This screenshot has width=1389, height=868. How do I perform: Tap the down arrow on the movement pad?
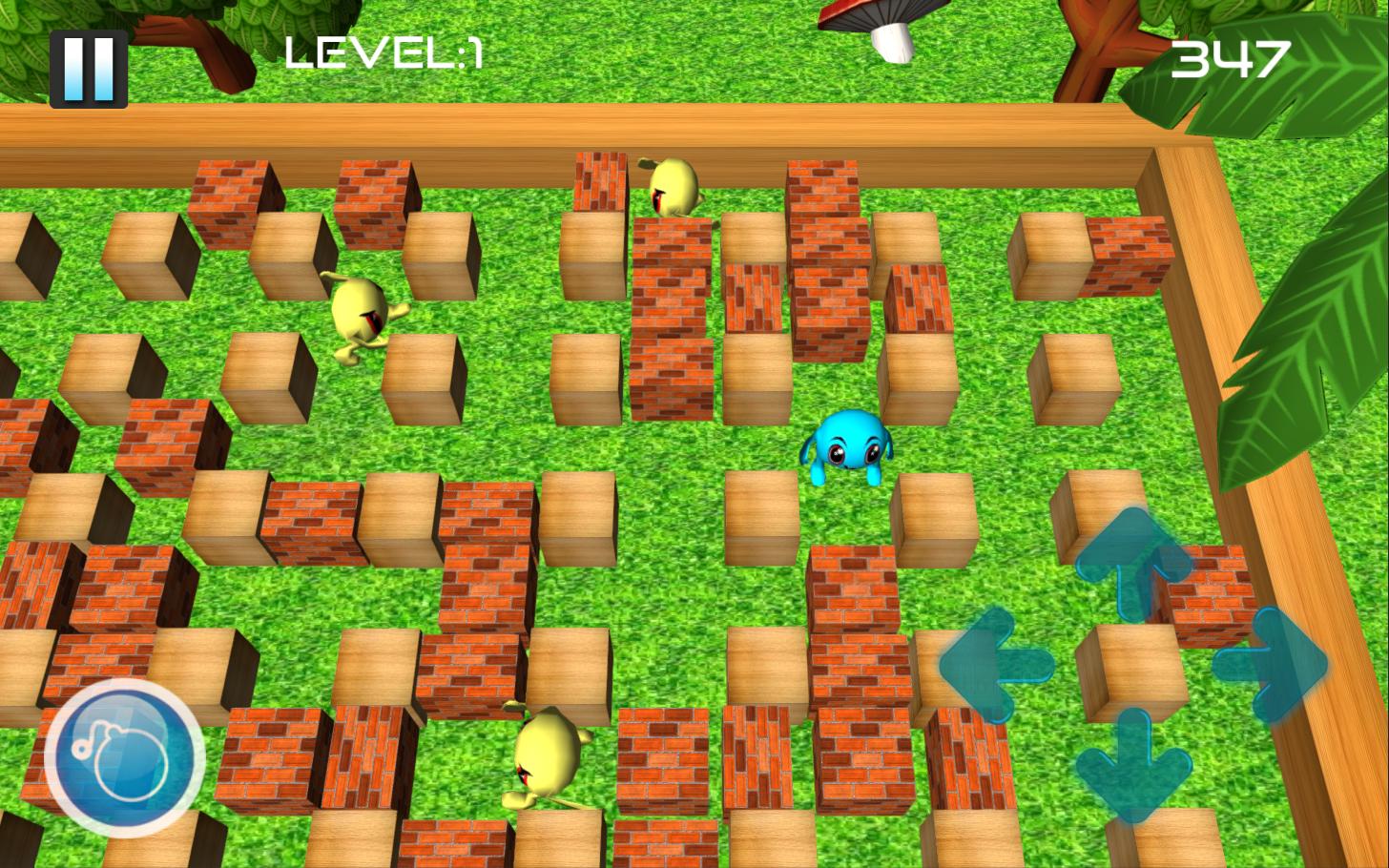tap(1133, 764)
